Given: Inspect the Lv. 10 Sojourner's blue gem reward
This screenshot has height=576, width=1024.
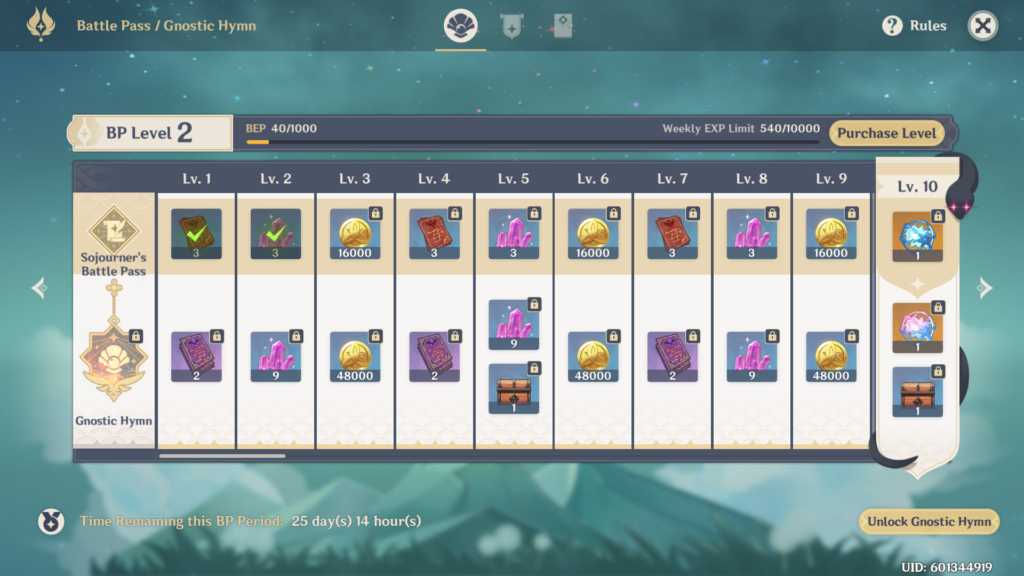Looking at the screenshot, I should click(x=917, y=236).
